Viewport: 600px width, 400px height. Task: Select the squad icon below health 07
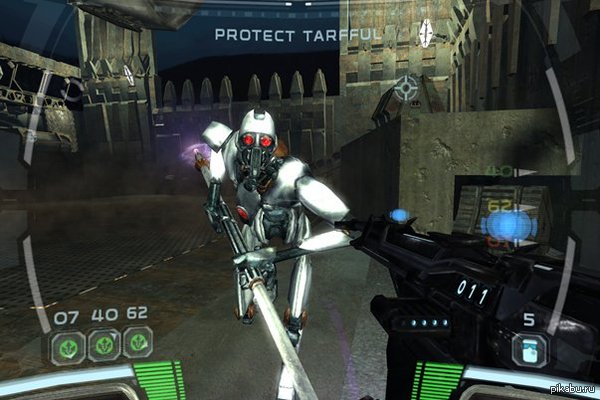(67, 346)
